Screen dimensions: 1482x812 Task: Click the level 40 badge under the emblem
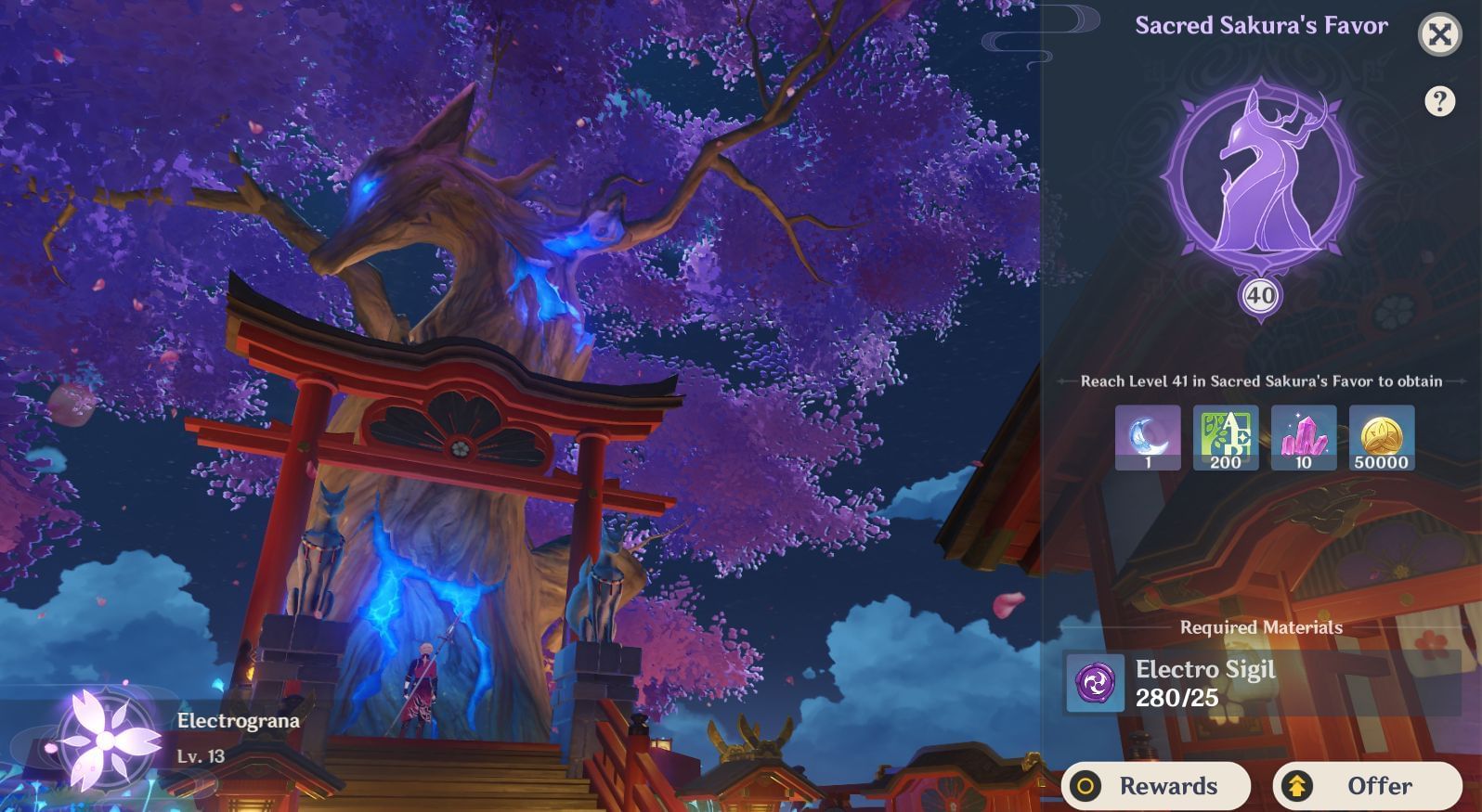click(1260, 294)
